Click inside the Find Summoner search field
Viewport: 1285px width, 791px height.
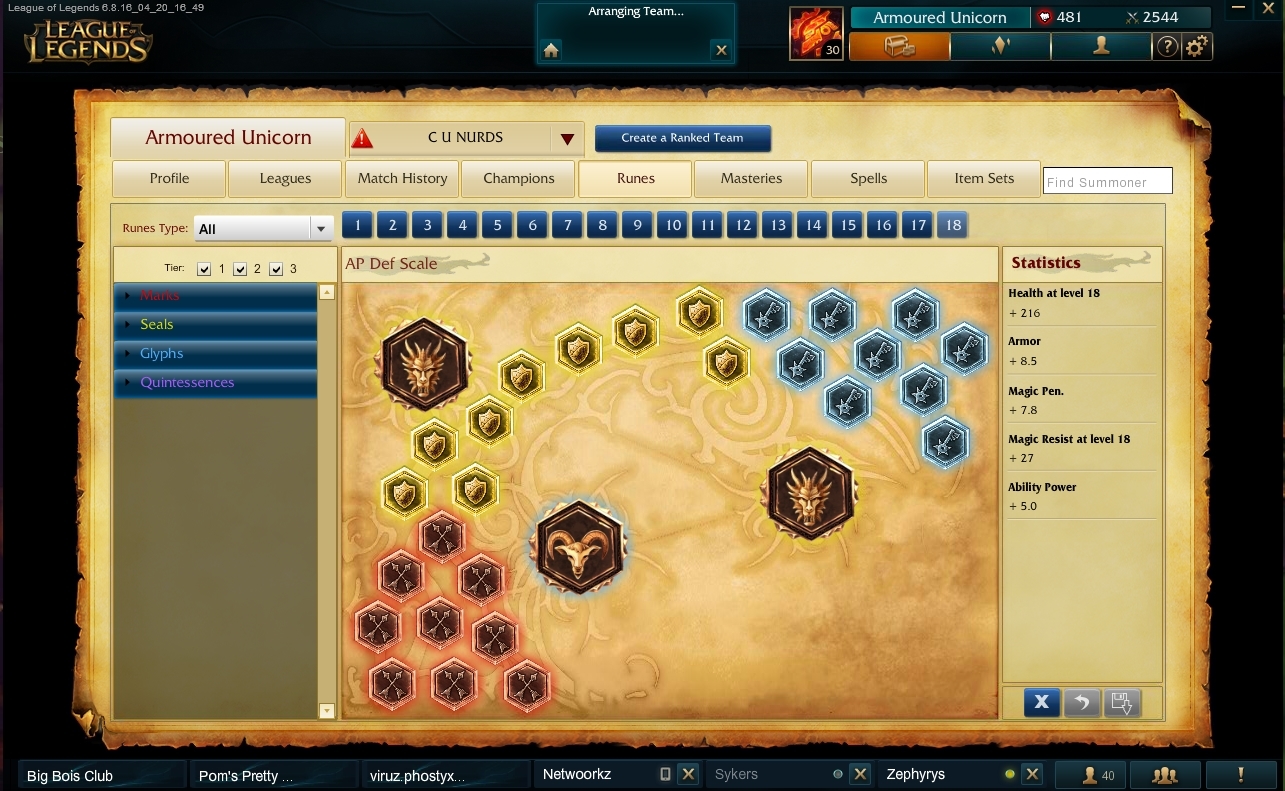point(1107,181)
